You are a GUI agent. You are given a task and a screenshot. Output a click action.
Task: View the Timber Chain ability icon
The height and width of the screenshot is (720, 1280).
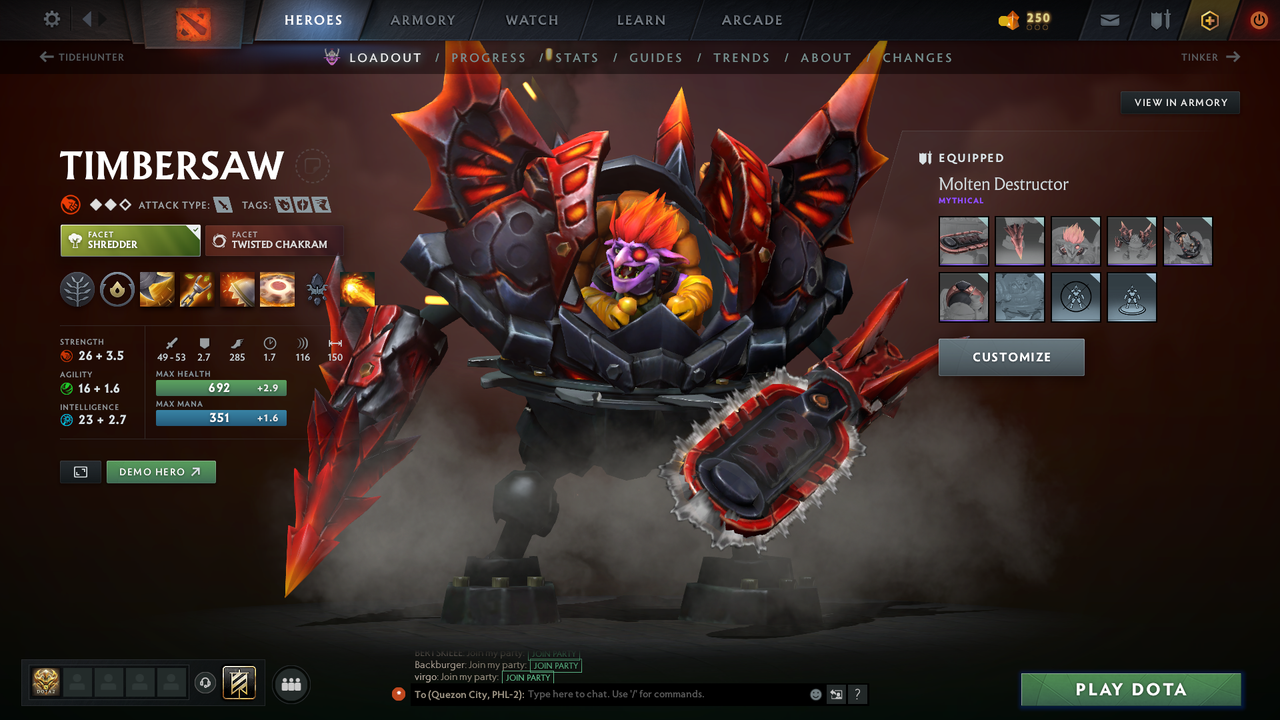[x=197, y=290]
